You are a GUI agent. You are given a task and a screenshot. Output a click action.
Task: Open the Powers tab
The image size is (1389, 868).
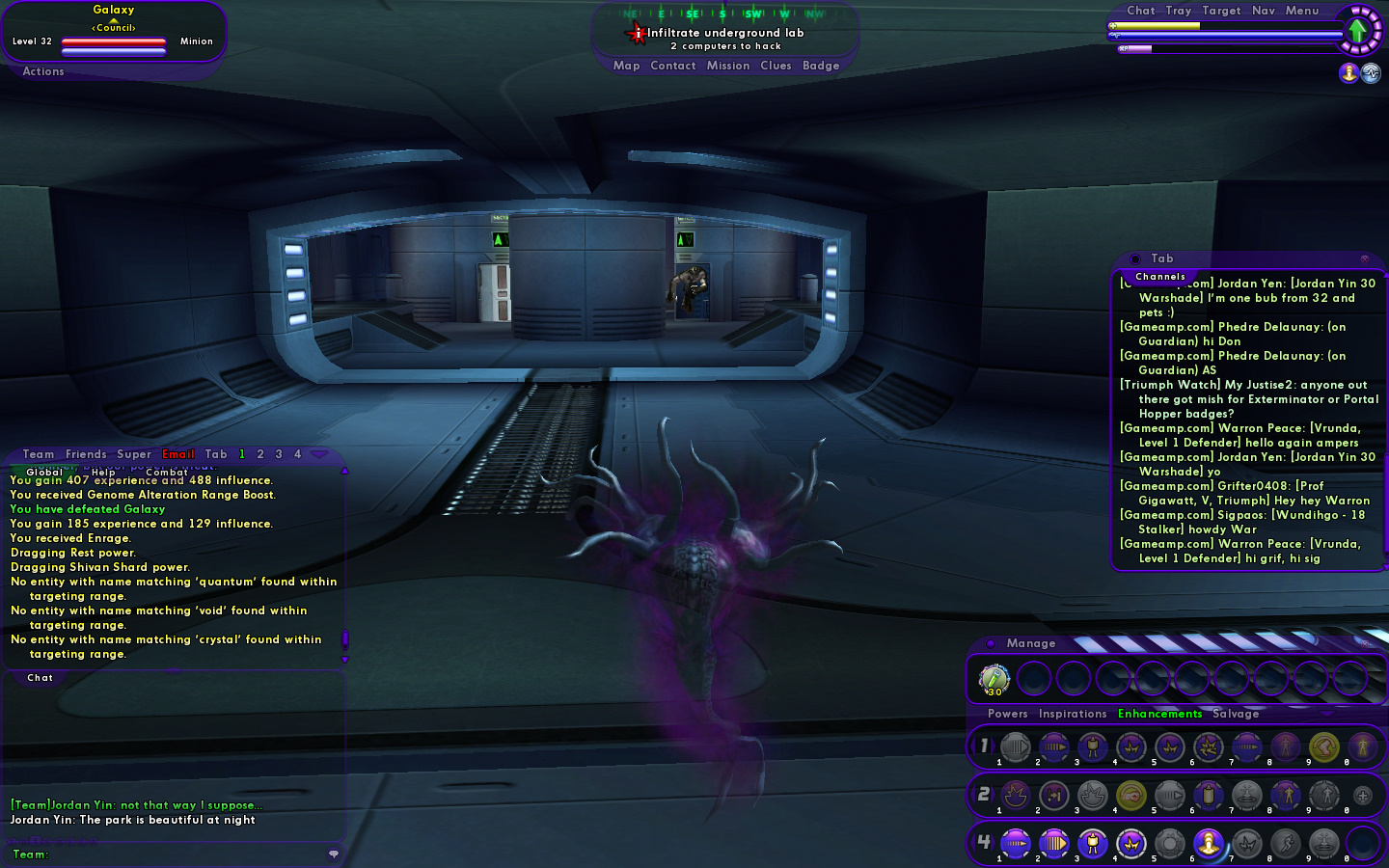pos(1007,714)
